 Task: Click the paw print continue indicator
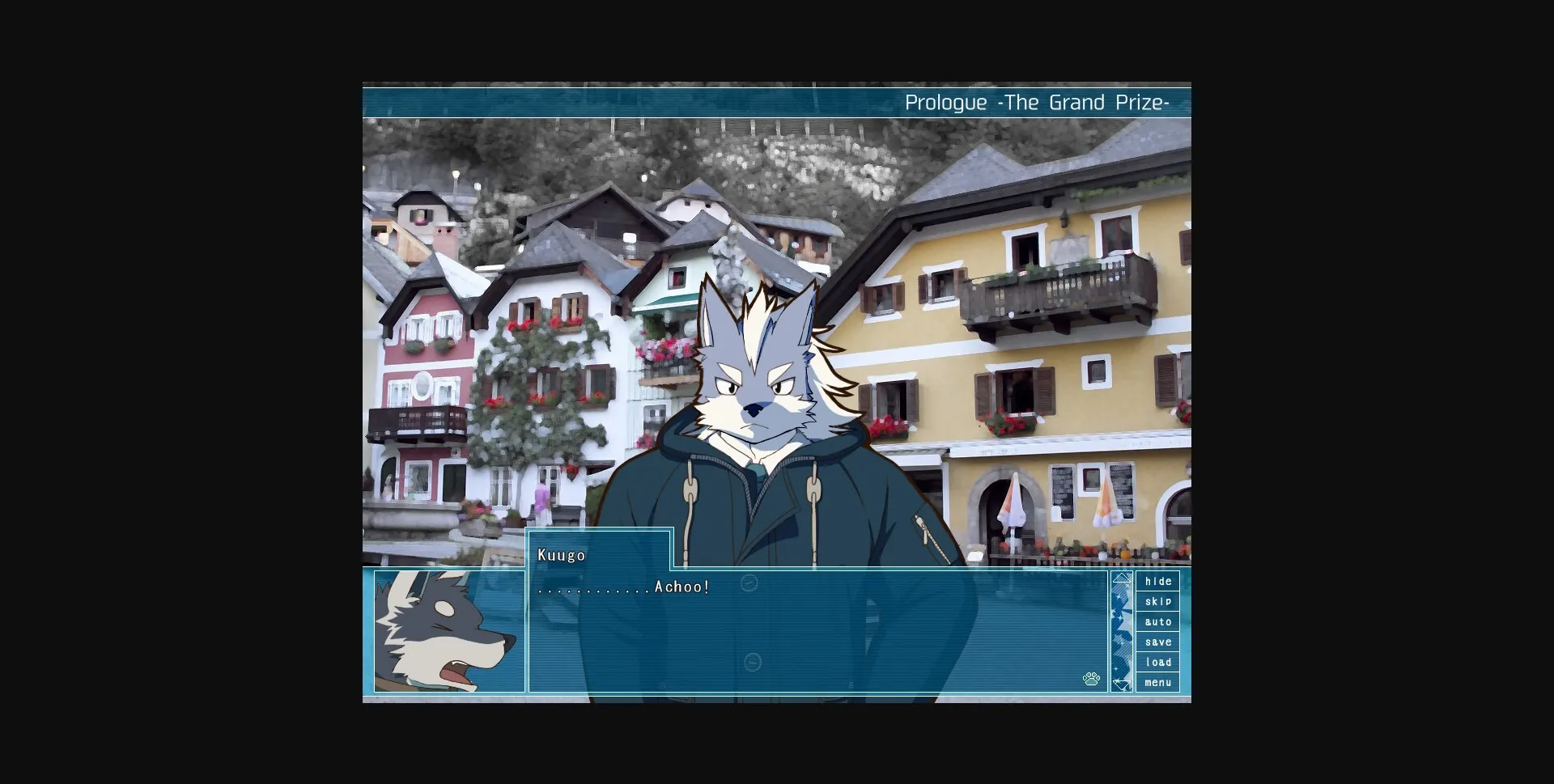point(1091,678)
